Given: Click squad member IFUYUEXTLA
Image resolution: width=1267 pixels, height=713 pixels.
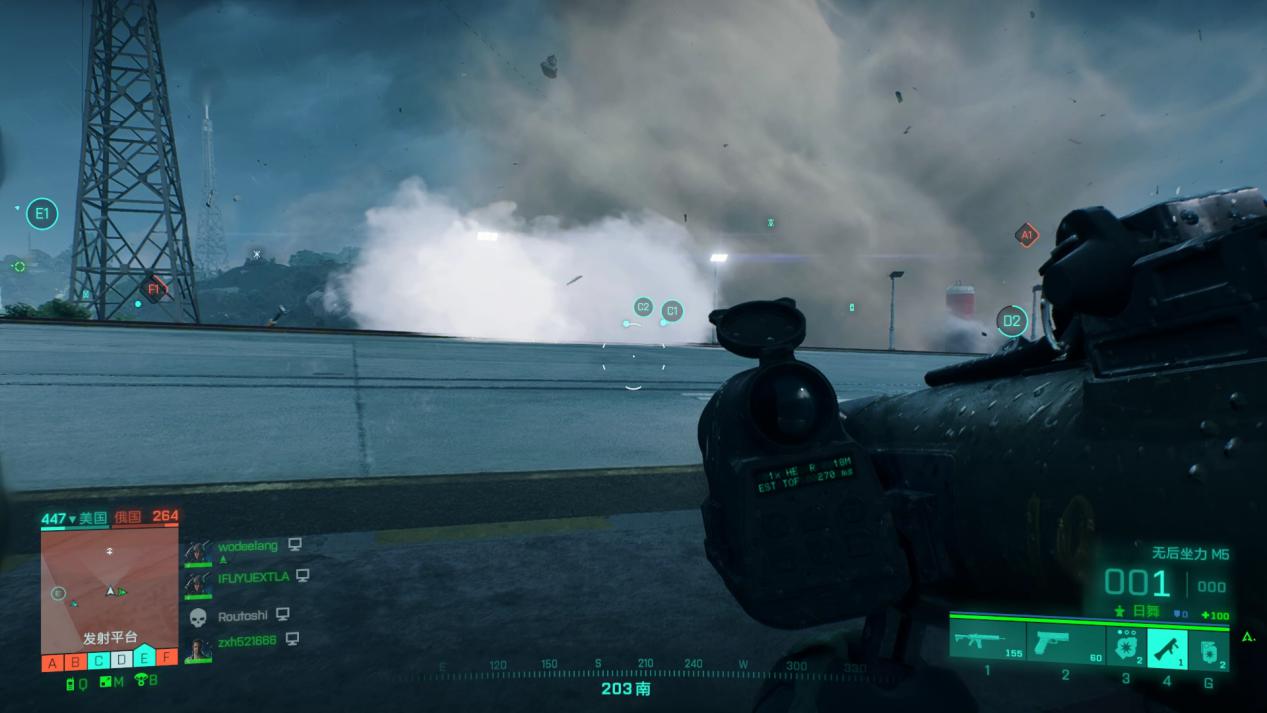Looking at the screenshot, I should [x=253, y=577].
